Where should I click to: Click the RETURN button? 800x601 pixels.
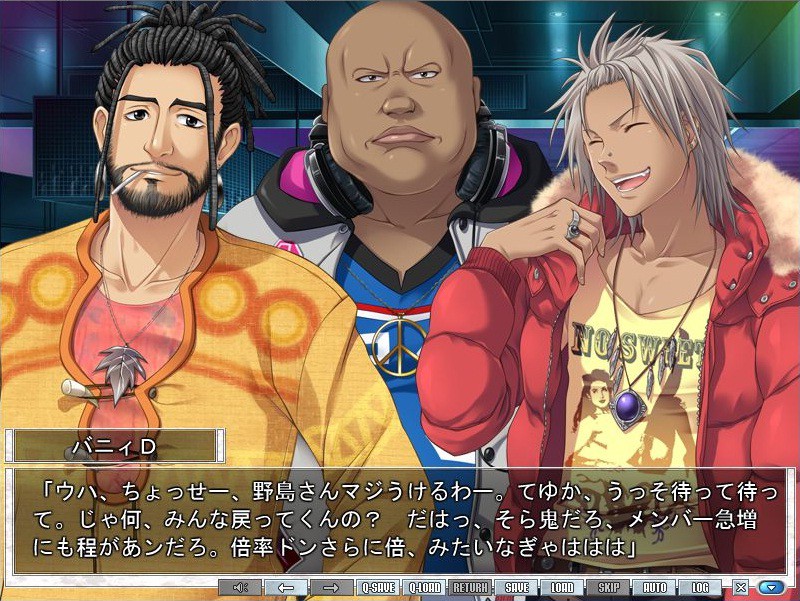470,588
